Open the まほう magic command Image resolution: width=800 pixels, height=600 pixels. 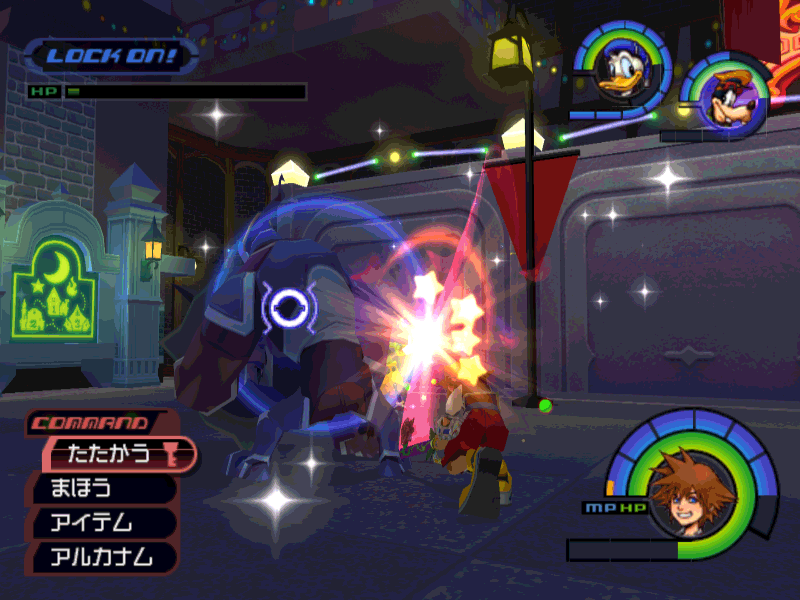[100, 489]
